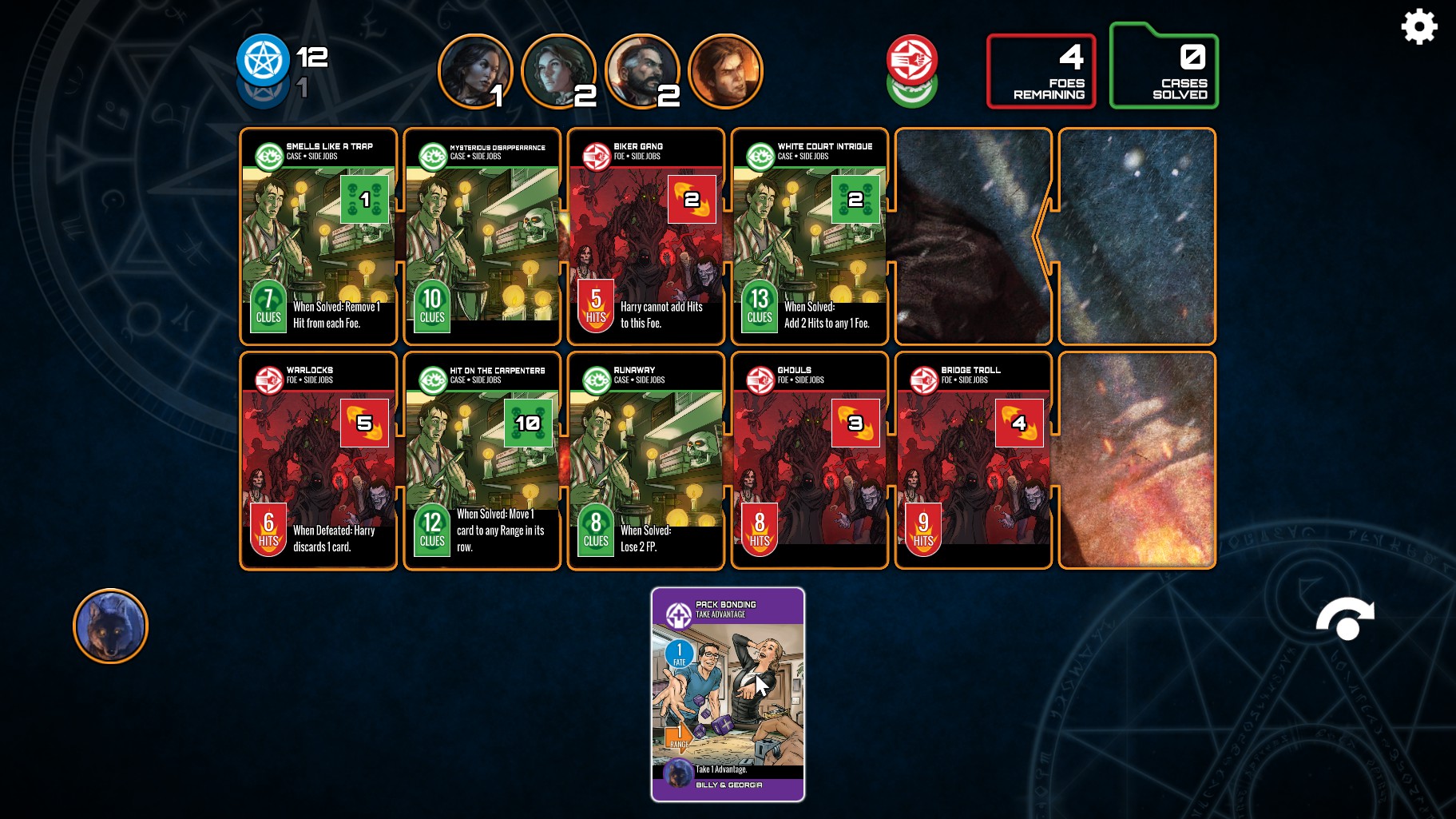
Task: Select the bearded male character portrait
Action: pos(643,70)
